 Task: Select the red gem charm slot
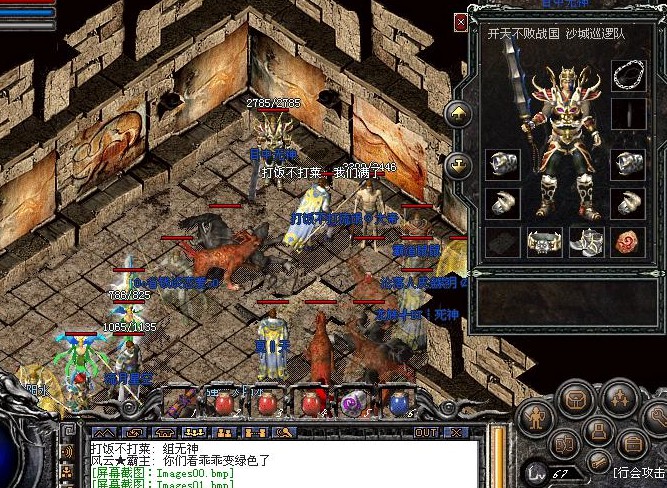628,242
